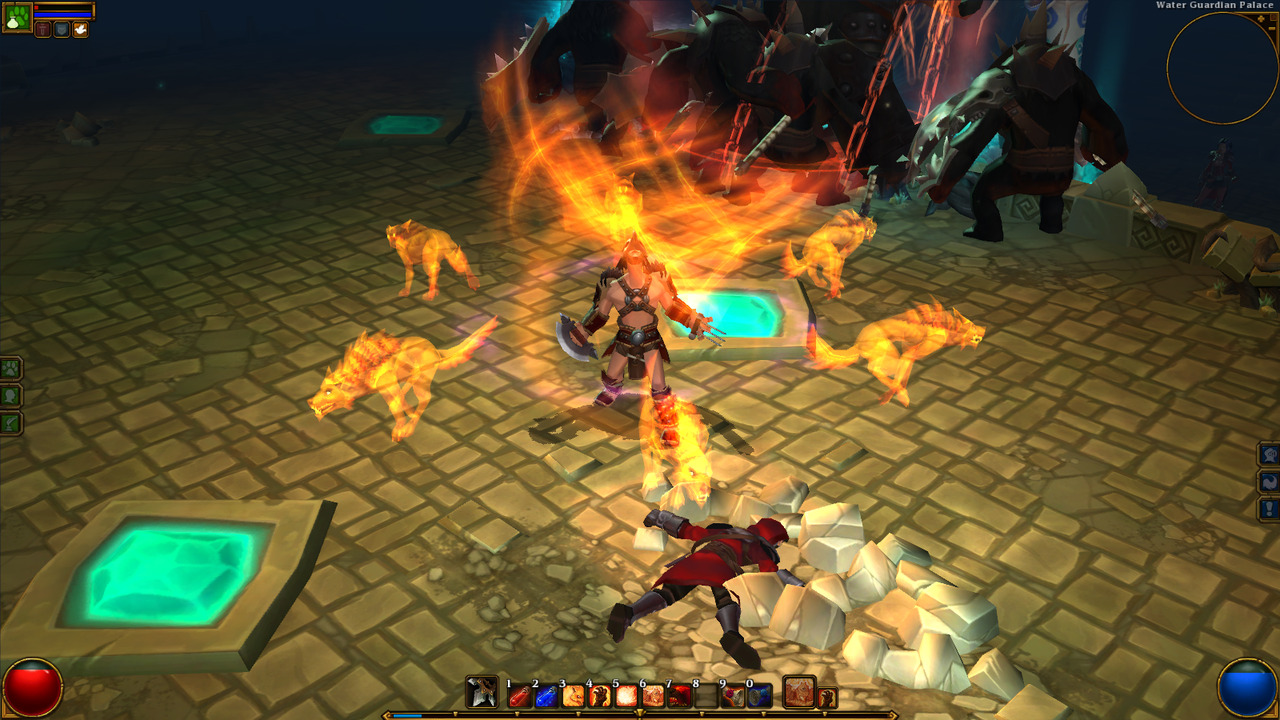
Task: Open the pet panel paw button
Action: coord(10,368)
